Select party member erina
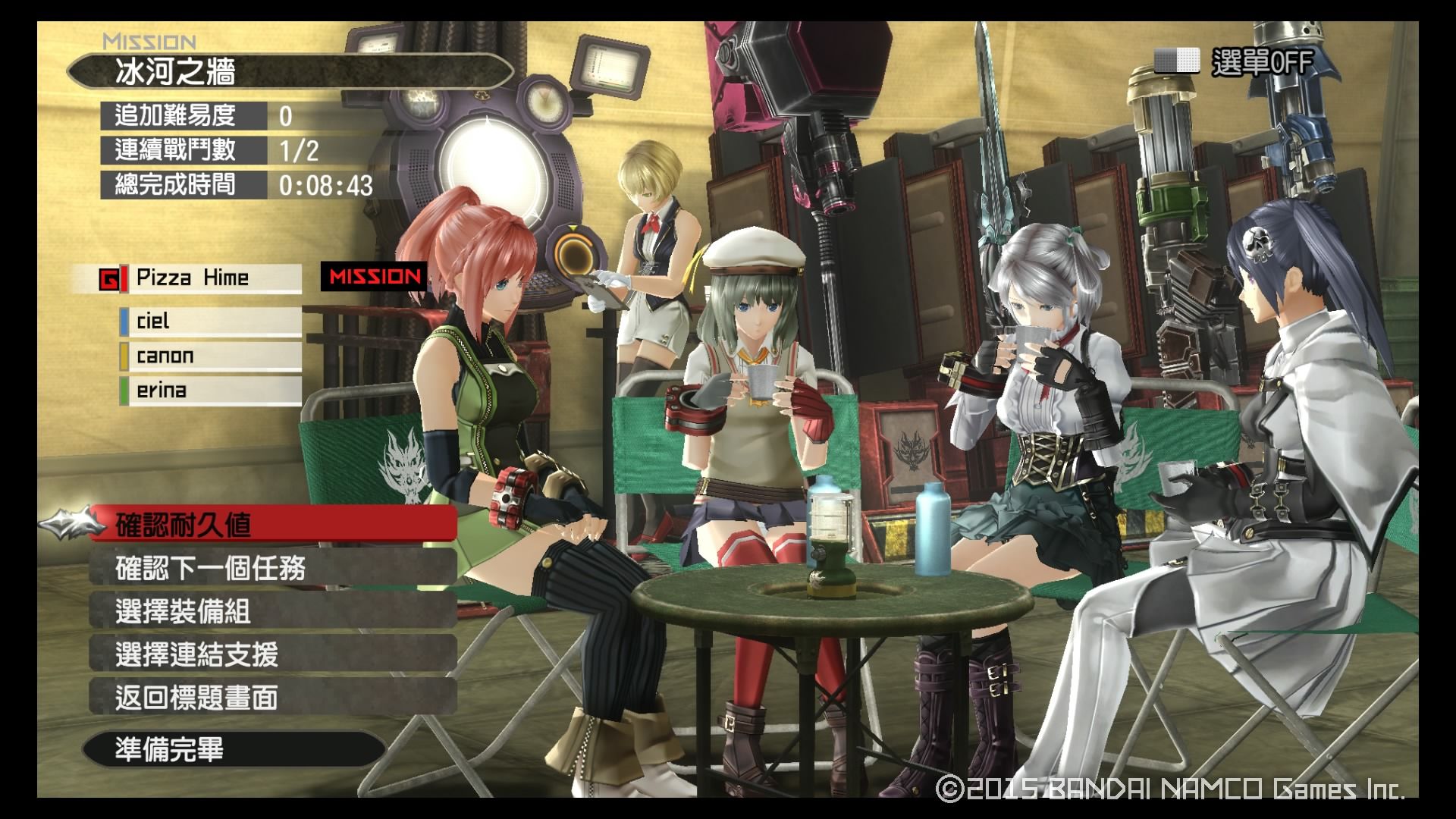 (x=211, y=391)
